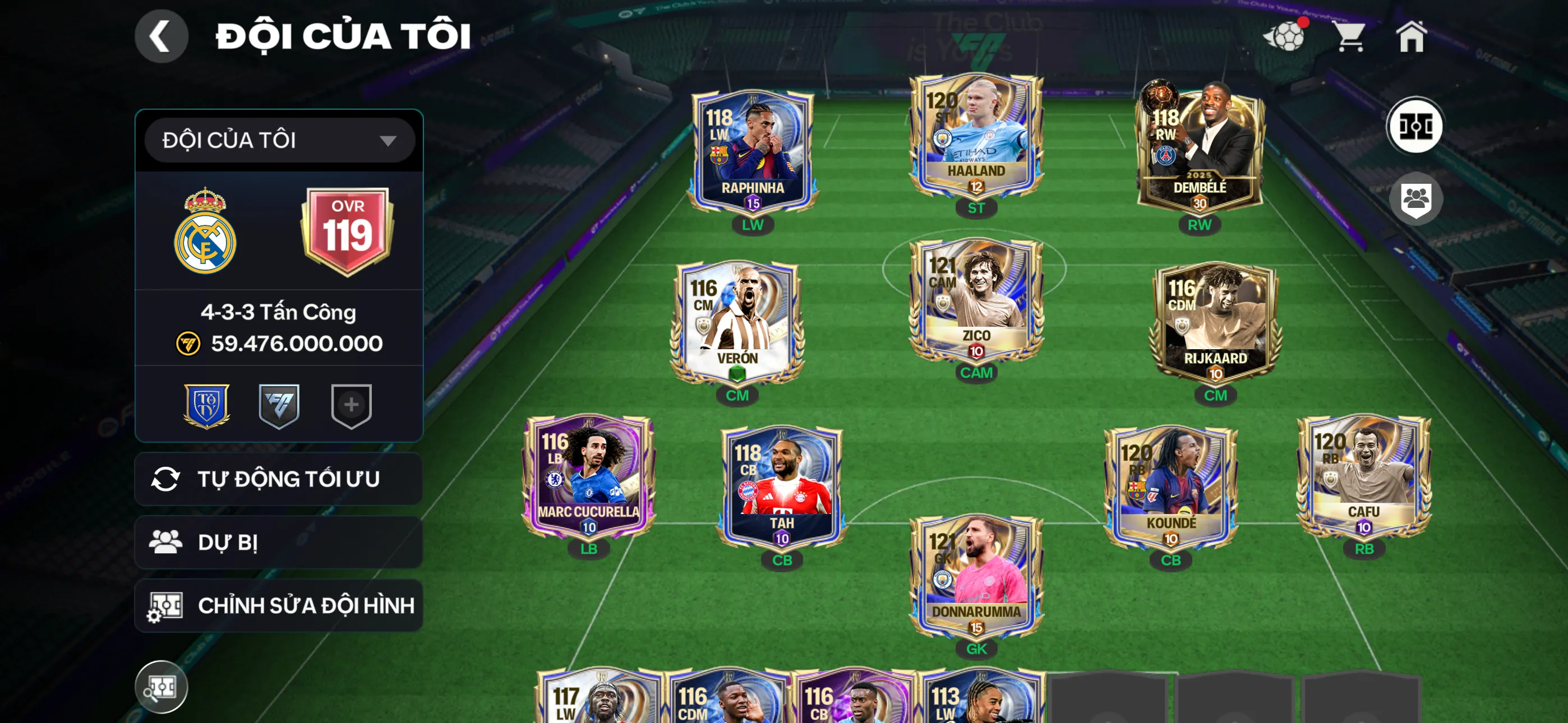Open the football notification icon
The height and width of the screenshot is (723, 1568).
pyautogui.click(x=1285, y=36)
